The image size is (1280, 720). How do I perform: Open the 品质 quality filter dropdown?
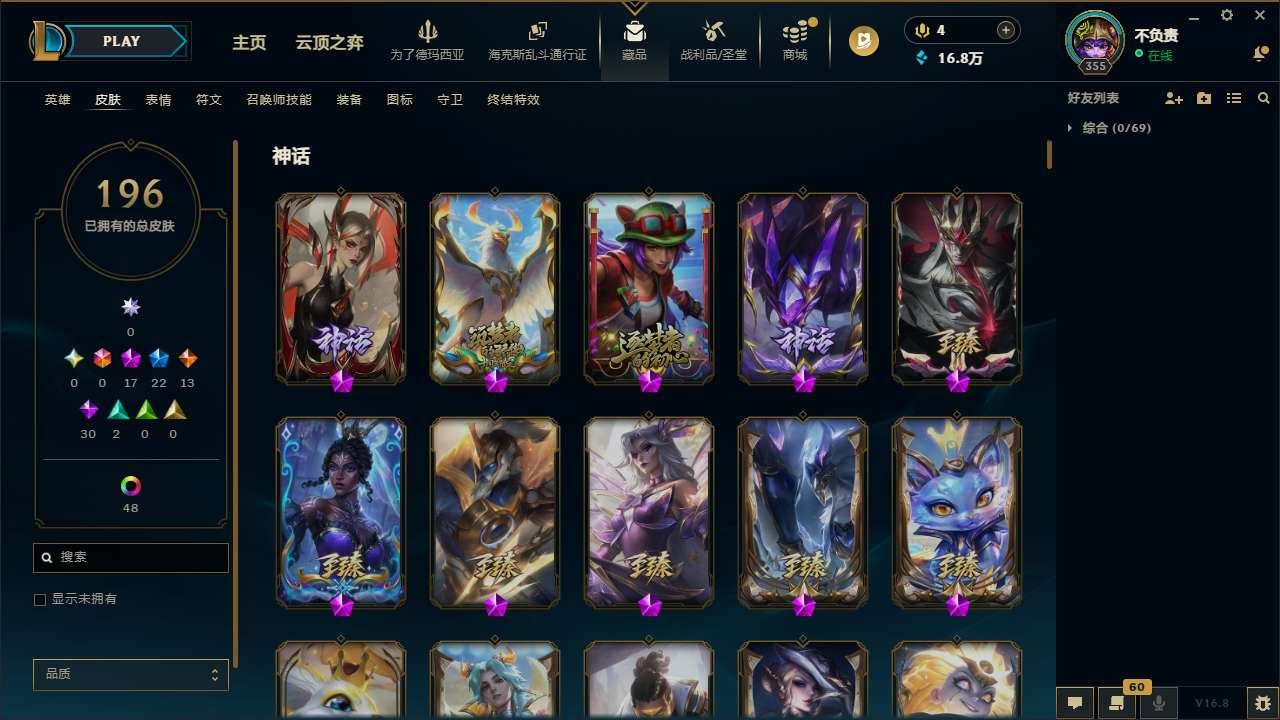point(130,674)
